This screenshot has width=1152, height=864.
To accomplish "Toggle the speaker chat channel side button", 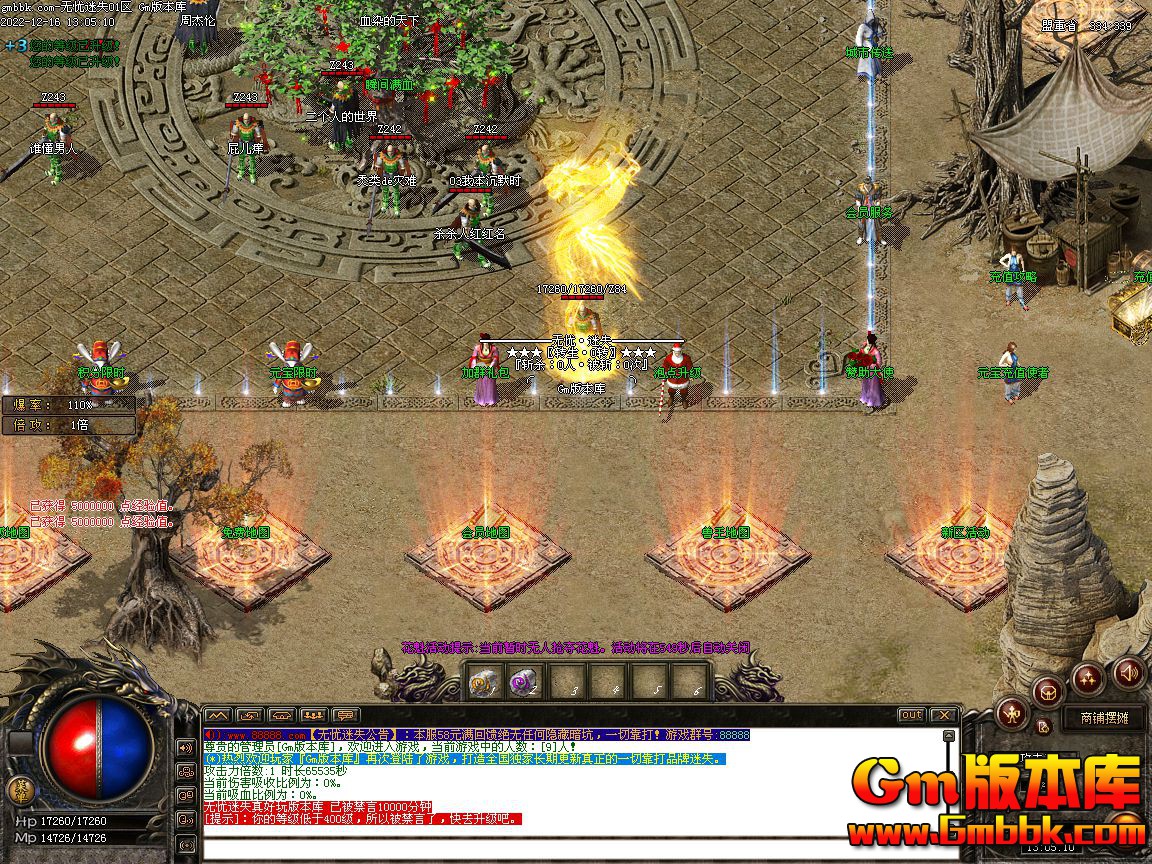I will click(x=185, y=747).
